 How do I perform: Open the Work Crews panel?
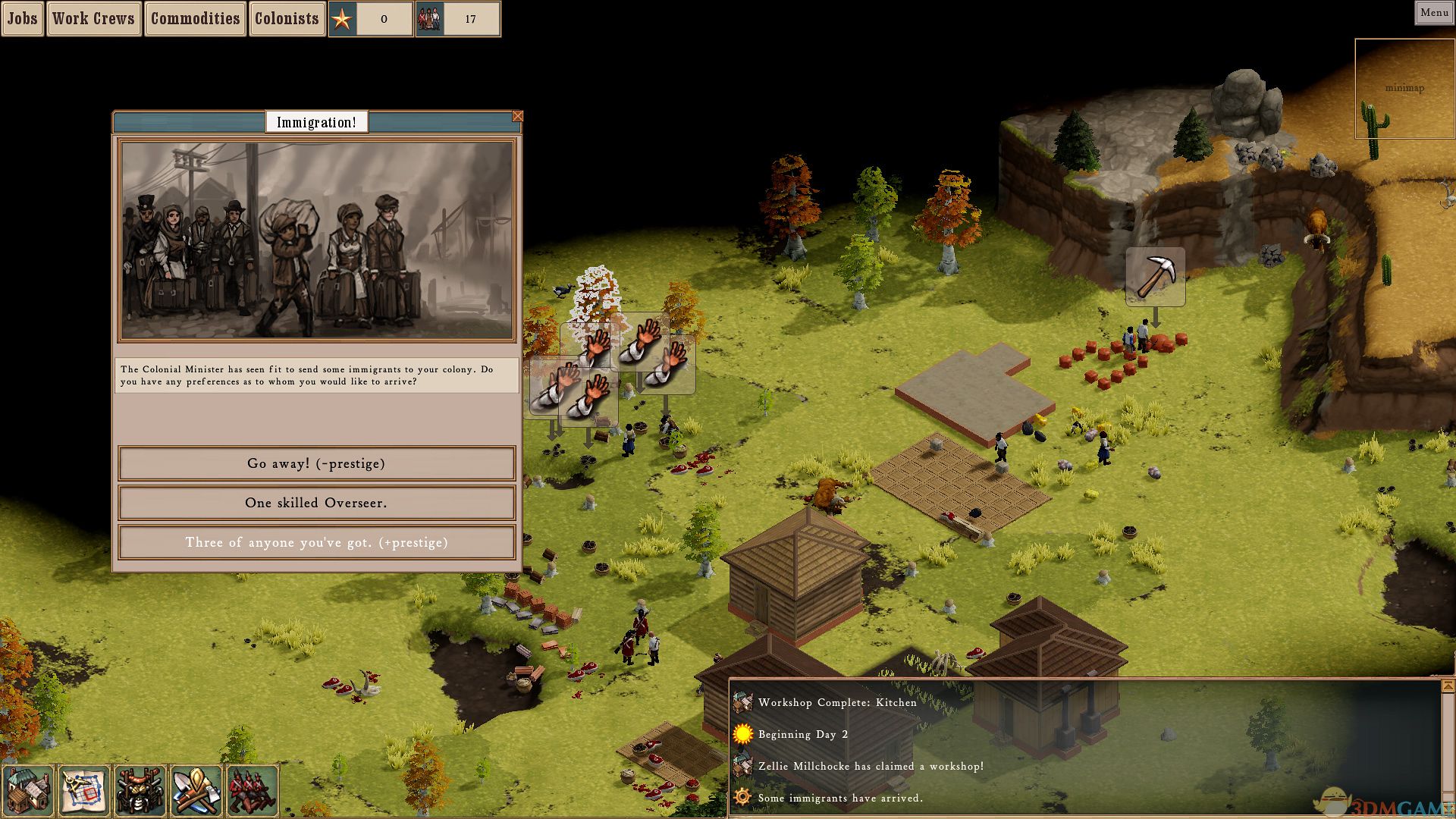tap(93, 19)
